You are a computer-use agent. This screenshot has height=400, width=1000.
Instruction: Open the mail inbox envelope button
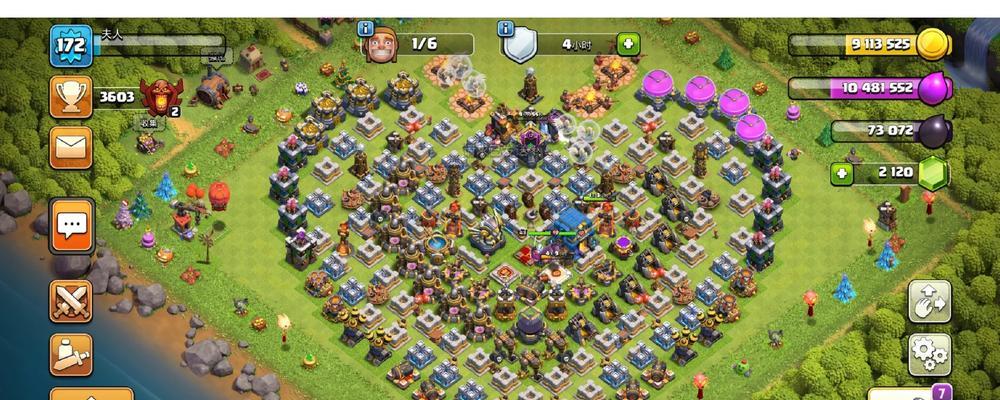click(71, 147)
